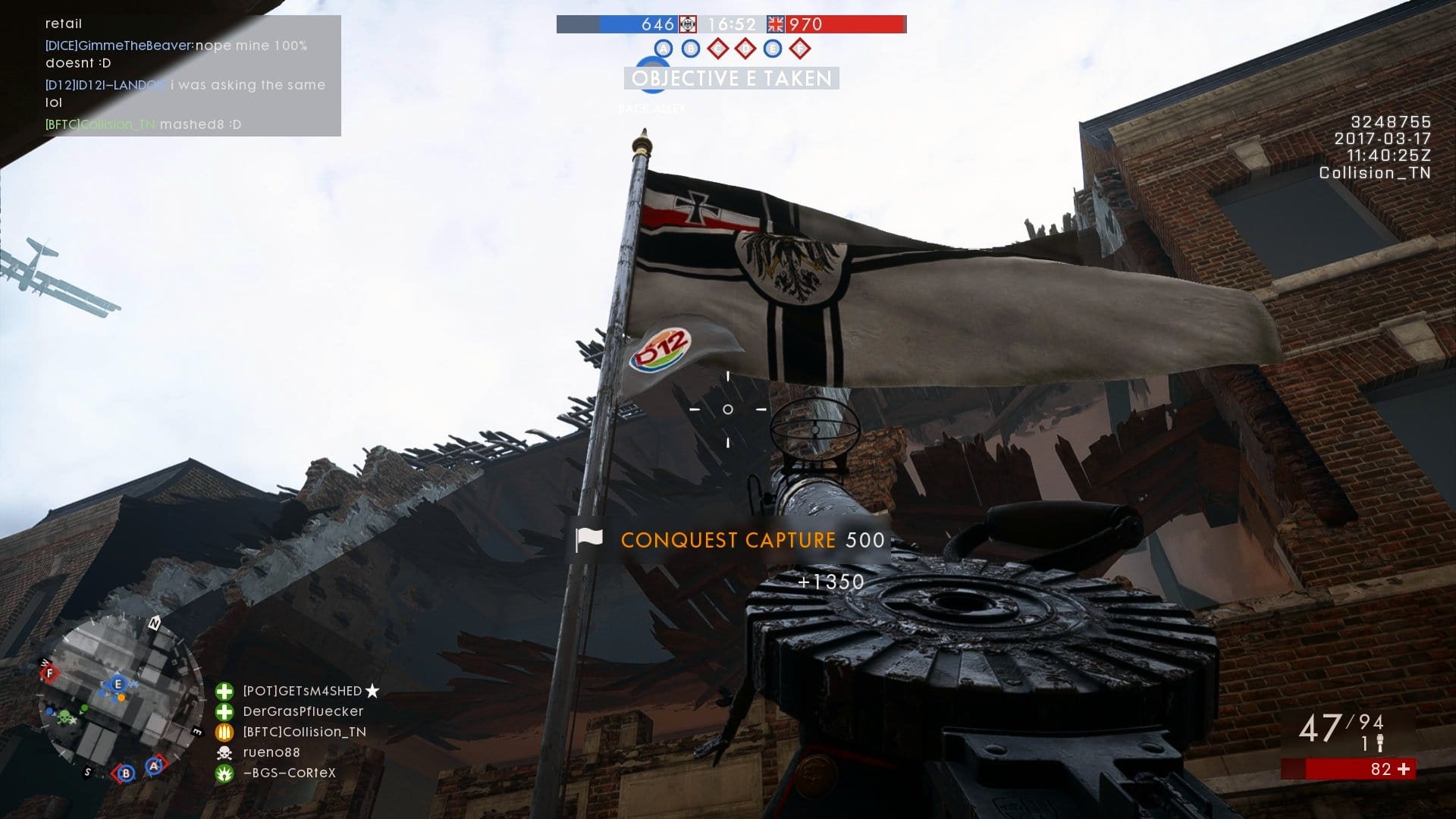This screenshot has height=819, width=1456.
Task: Click the F objective marker on the minimap
Action: [x=50, y=673]
